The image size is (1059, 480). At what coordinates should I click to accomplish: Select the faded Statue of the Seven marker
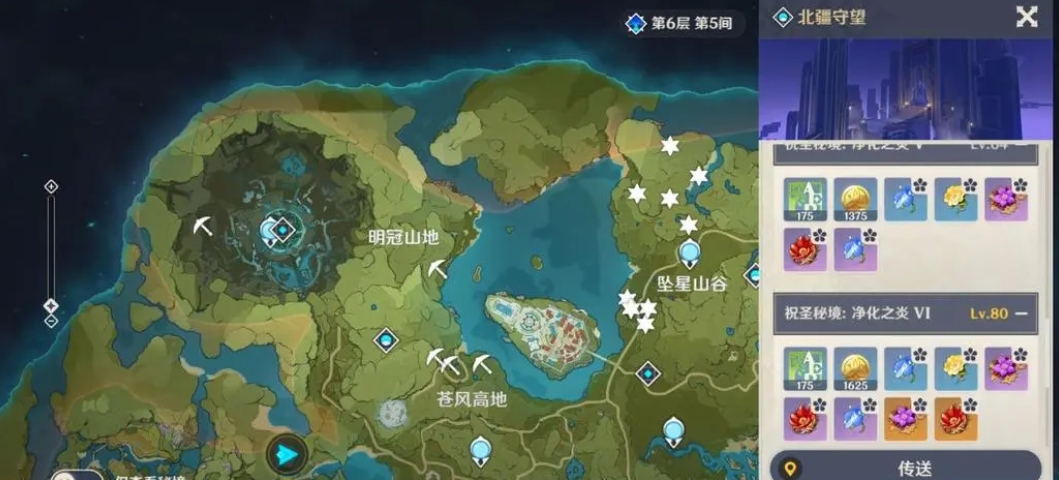392,412
